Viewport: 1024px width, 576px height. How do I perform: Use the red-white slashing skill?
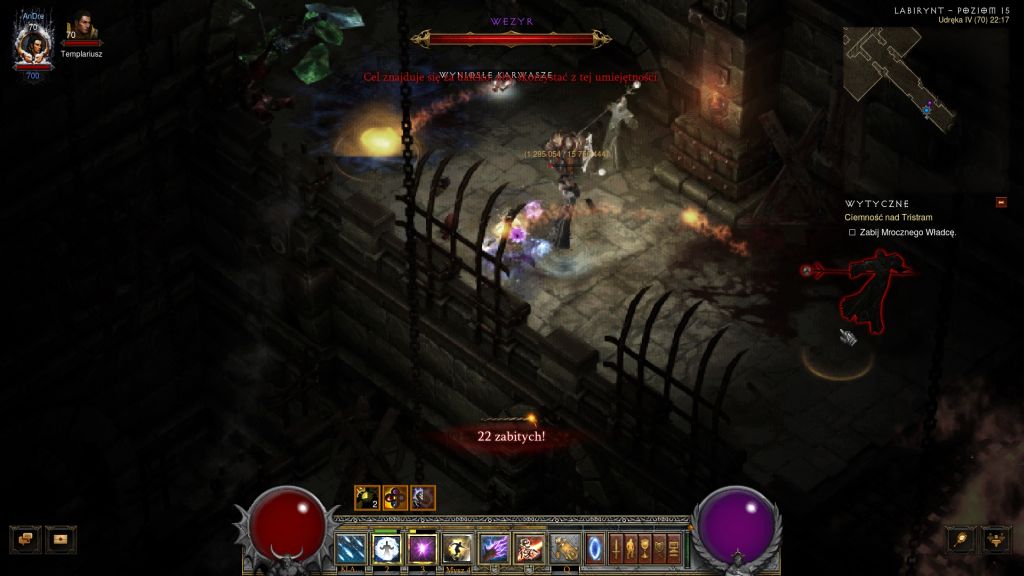click(529, 548)
